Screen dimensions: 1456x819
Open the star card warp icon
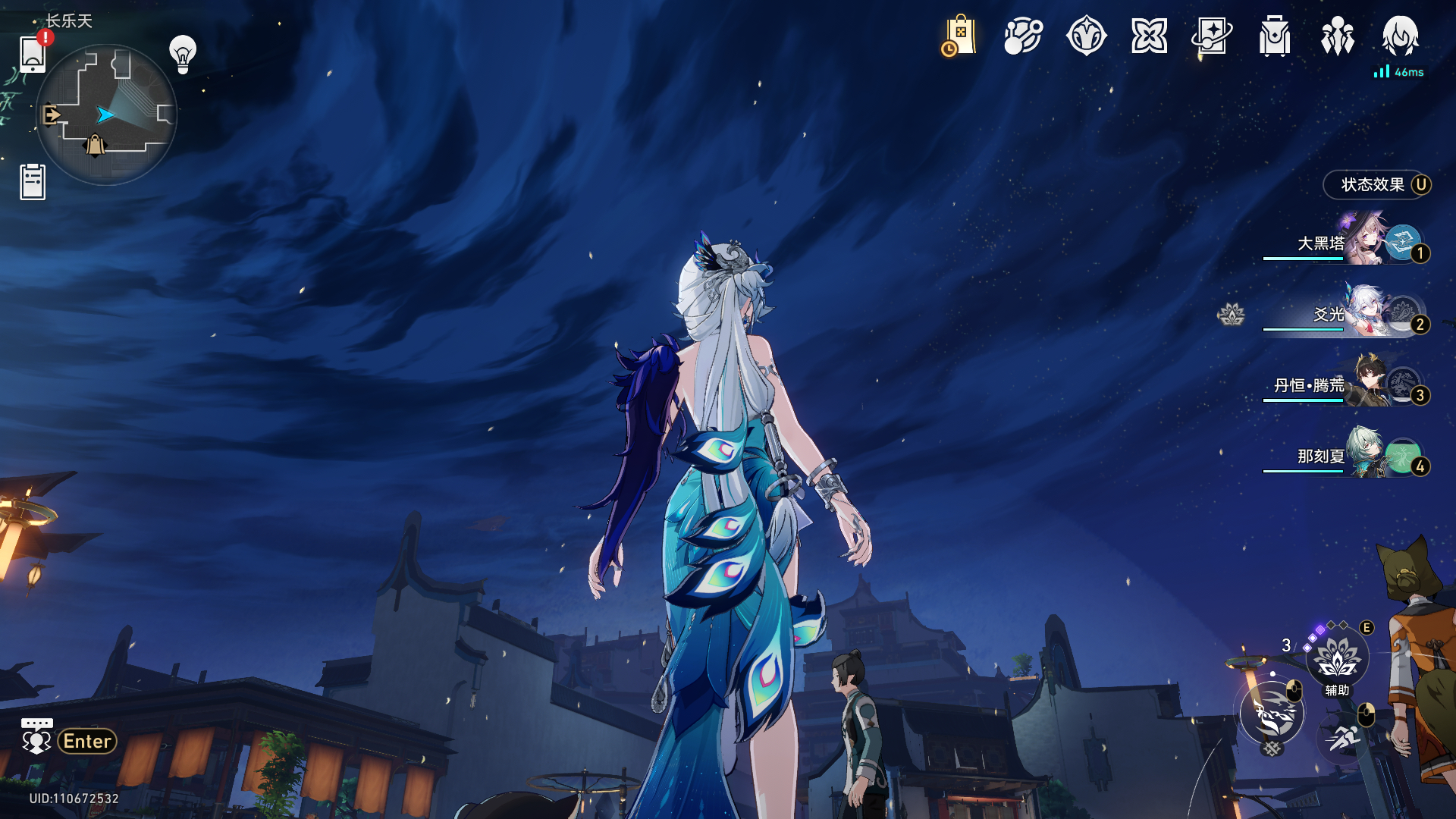tap(1212, 36)
